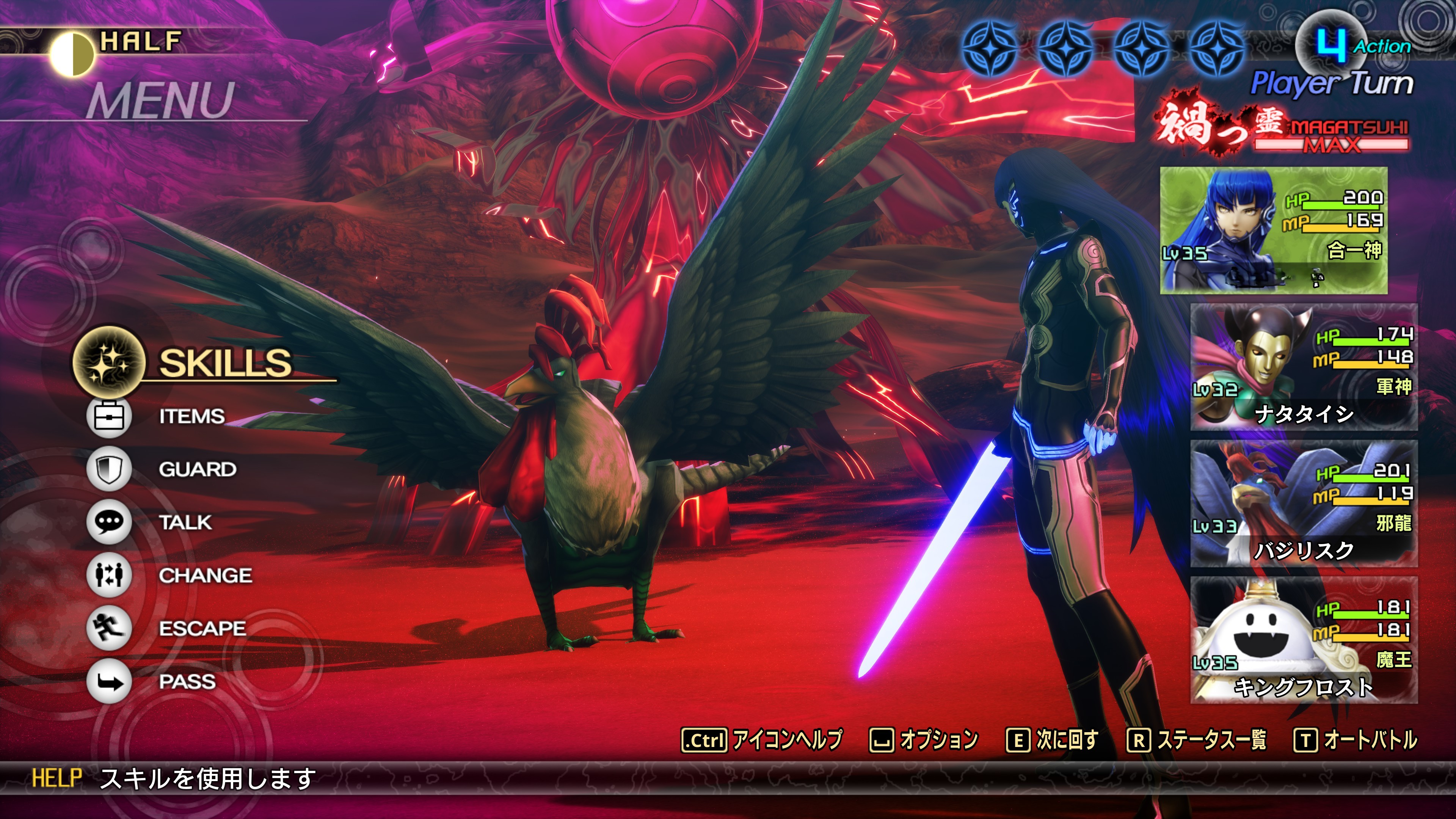The width and height of the screenshot is (1456, 819).
Task: Choose CHANGE to swap party members
Action: [x=205, y=576]
